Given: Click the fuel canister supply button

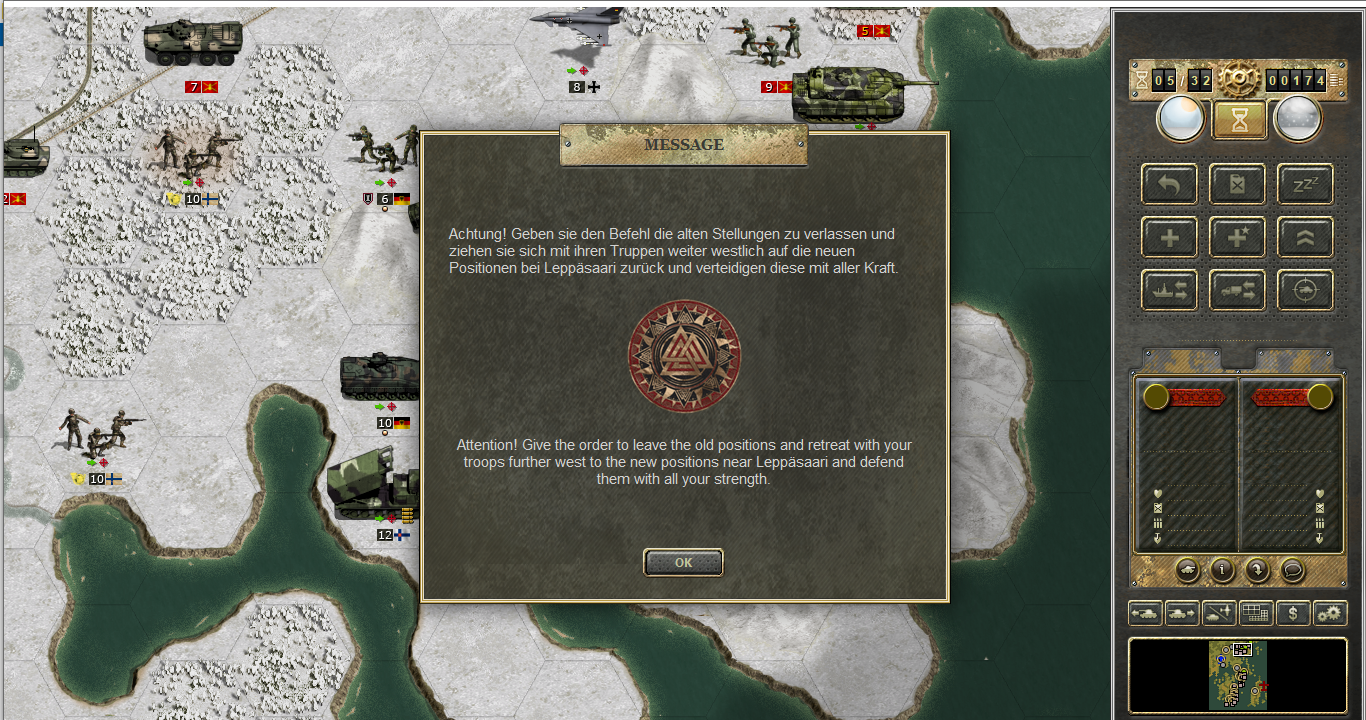Looking at the screenshot, I should [x=1238, y=184].
